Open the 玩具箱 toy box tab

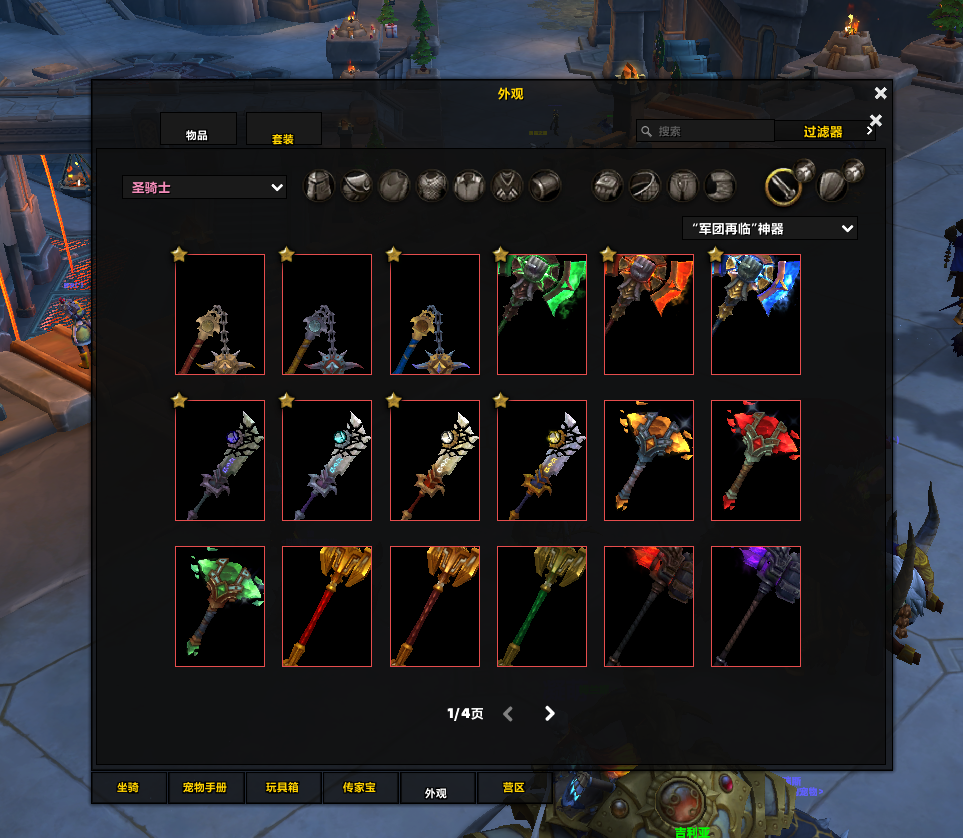tap(282, 788)
